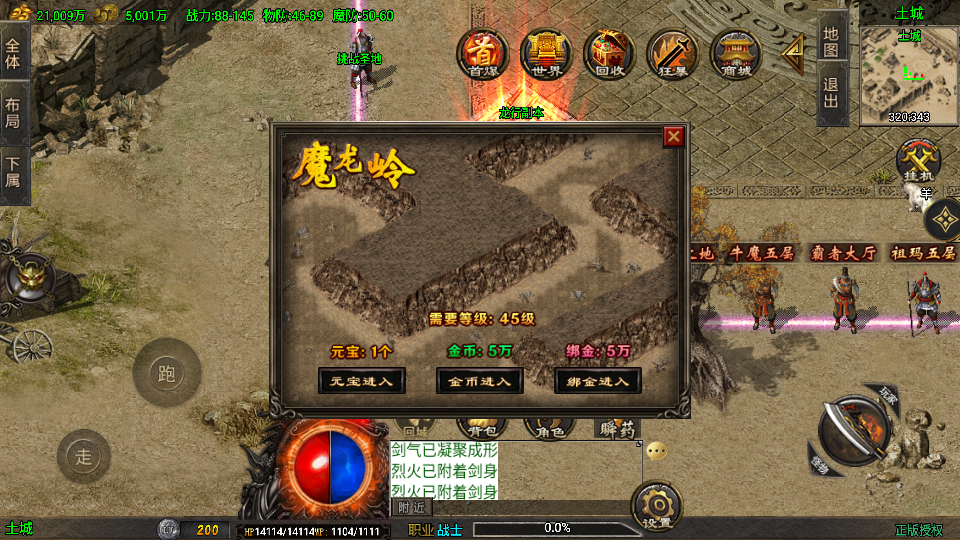The height and width of the screenshot is (540, 960).
Task: Open the 商城 shop icon
Action: pos(736,53)
